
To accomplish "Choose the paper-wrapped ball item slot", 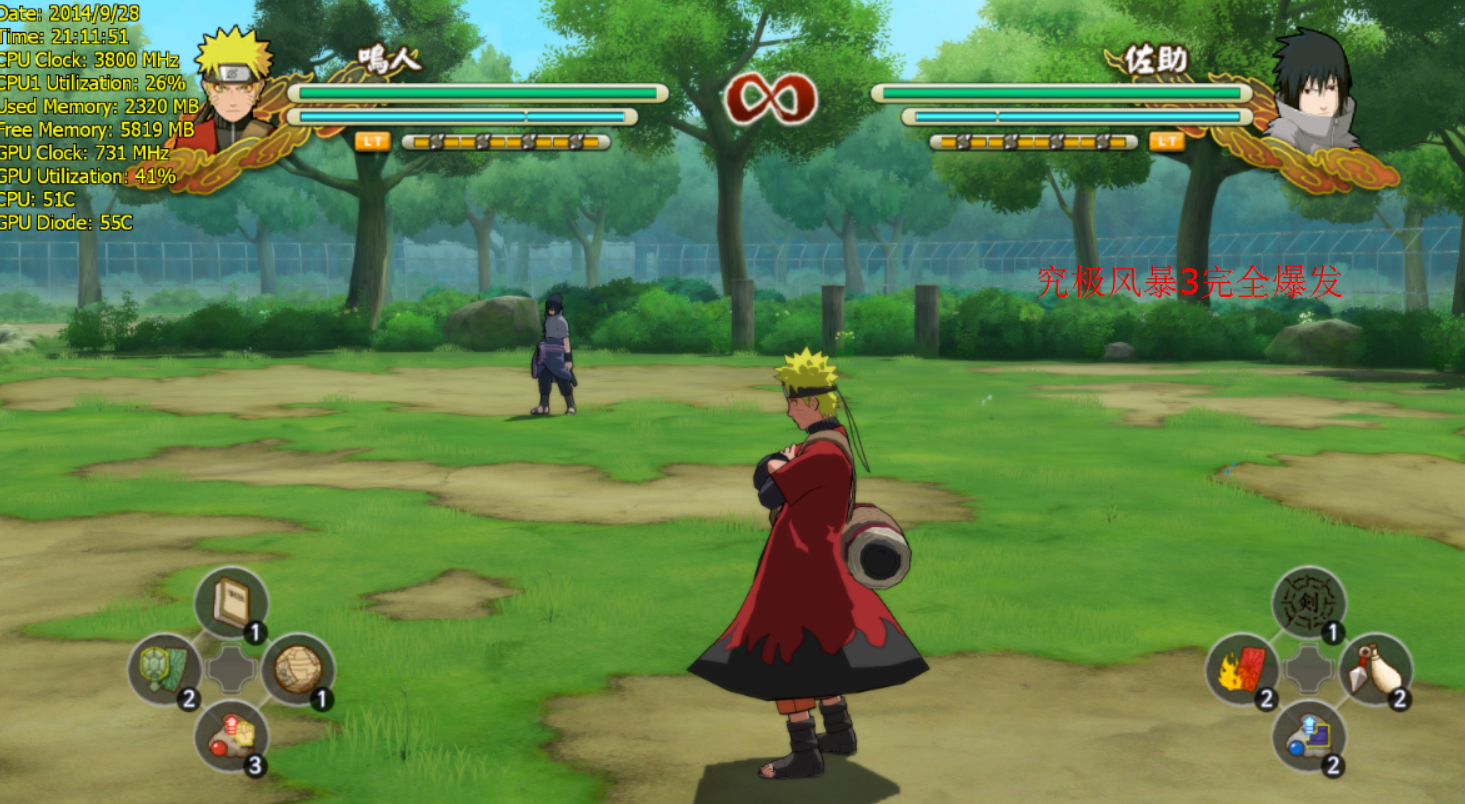I will [297, 668].
